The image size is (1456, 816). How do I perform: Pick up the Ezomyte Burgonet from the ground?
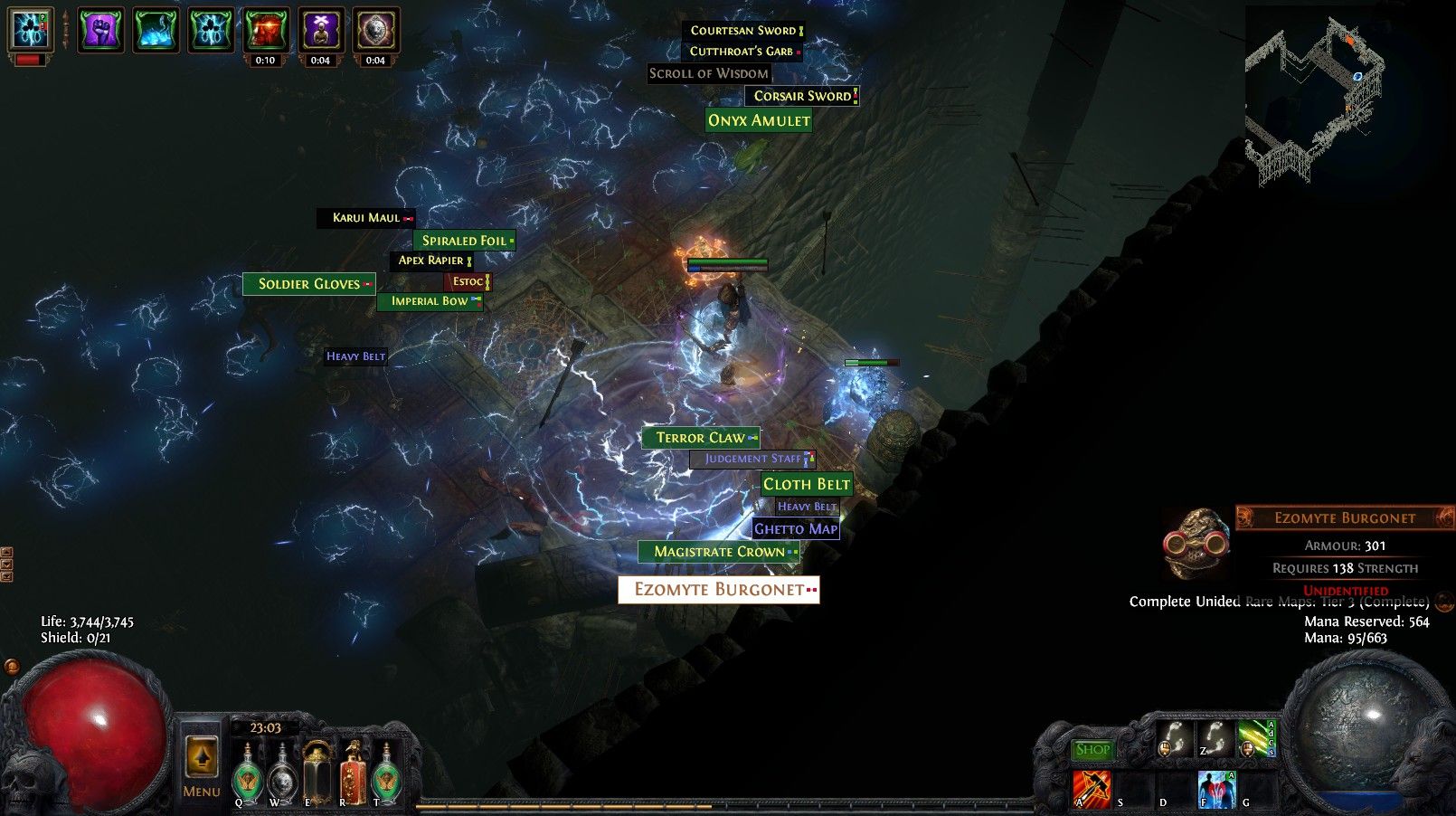pyautogui.click(x=717, y=590)
